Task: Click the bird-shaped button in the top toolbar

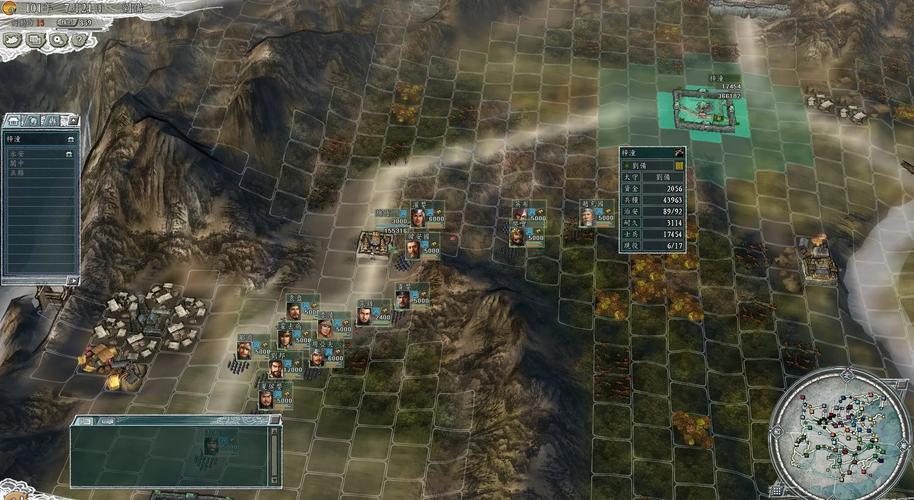Action: pos(12,40)
